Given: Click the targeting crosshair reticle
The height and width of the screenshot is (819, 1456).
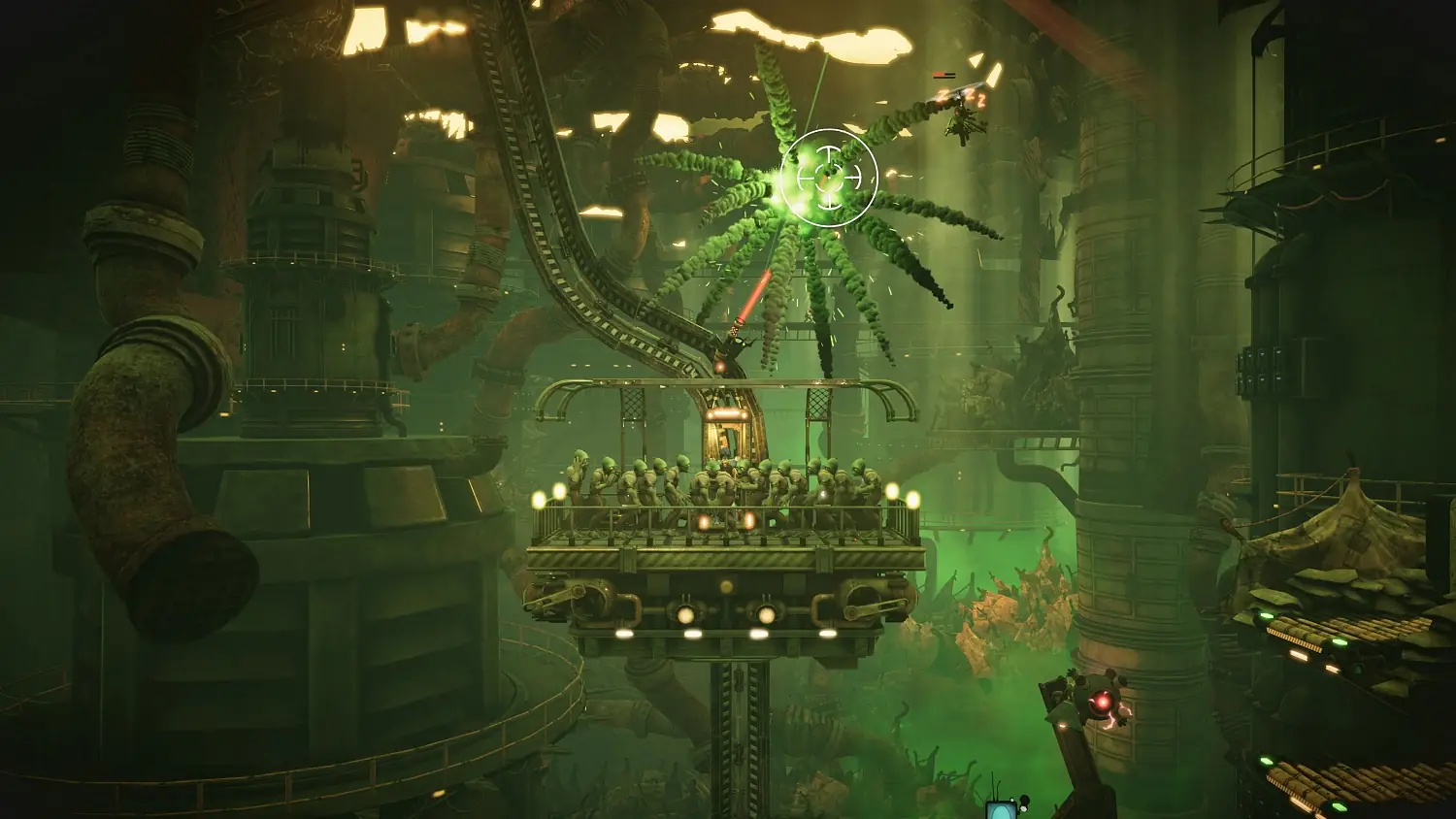Looking at the screenshot, I should point(830,175).
